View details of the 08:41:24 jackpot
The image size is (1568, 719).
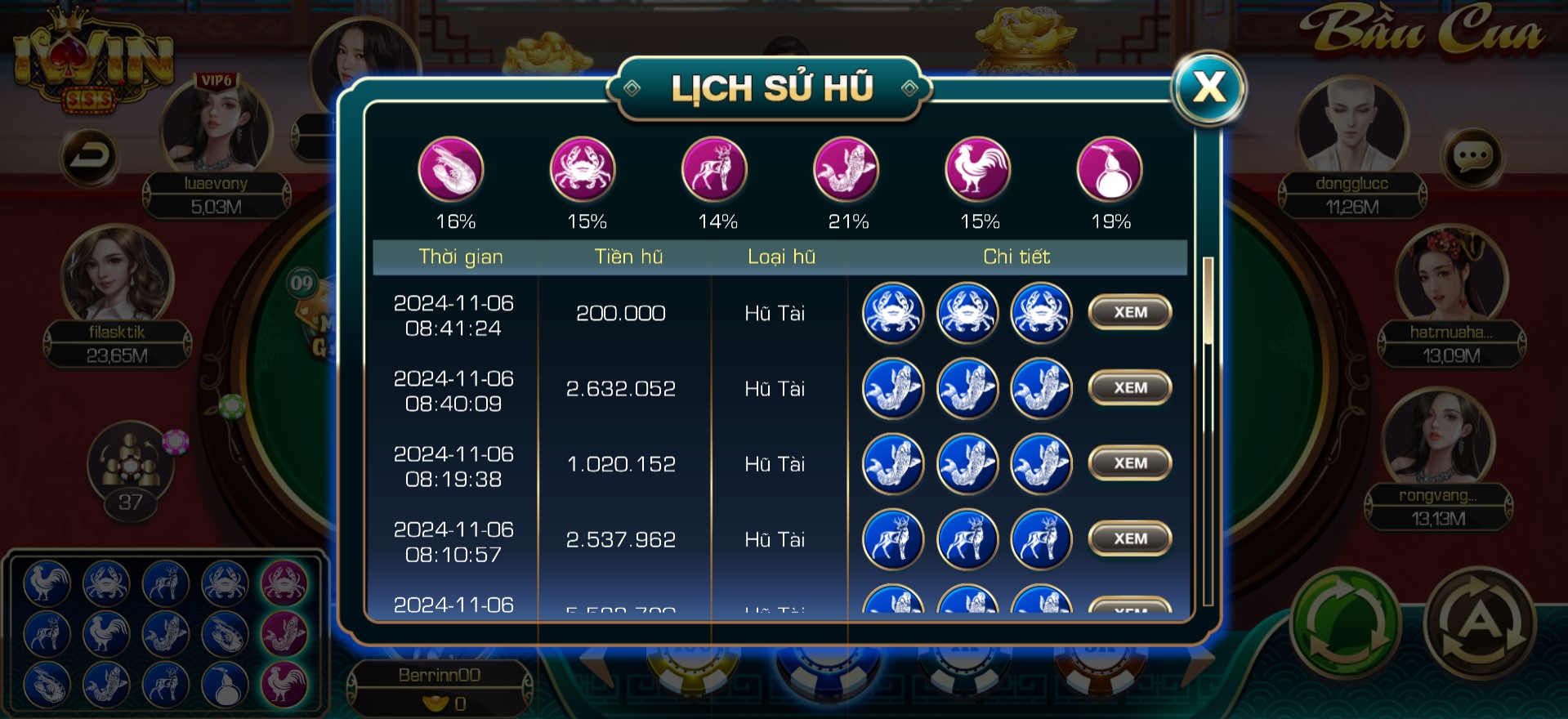tap(1130, 312)
